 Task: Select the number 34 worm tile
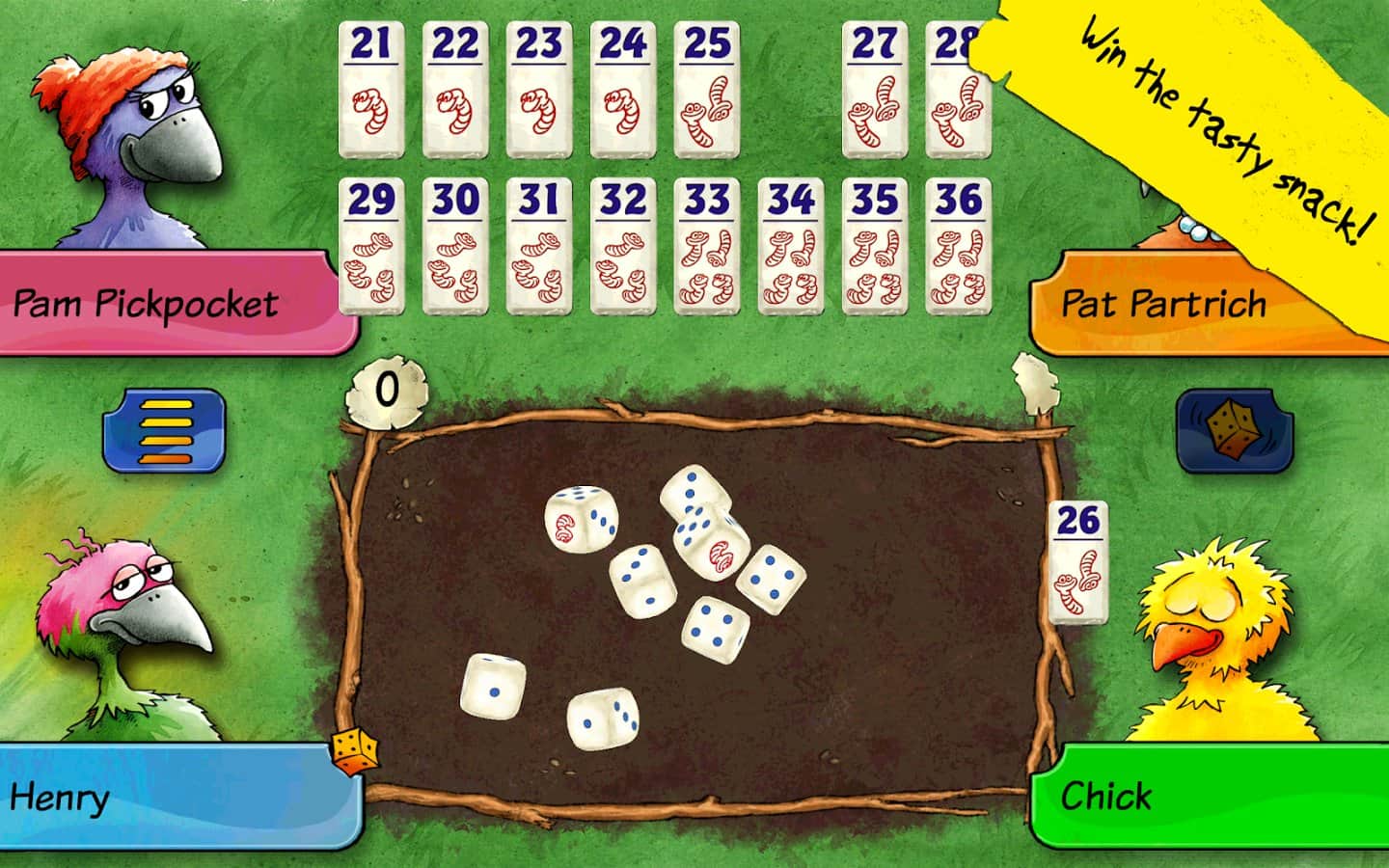[791, 246]
